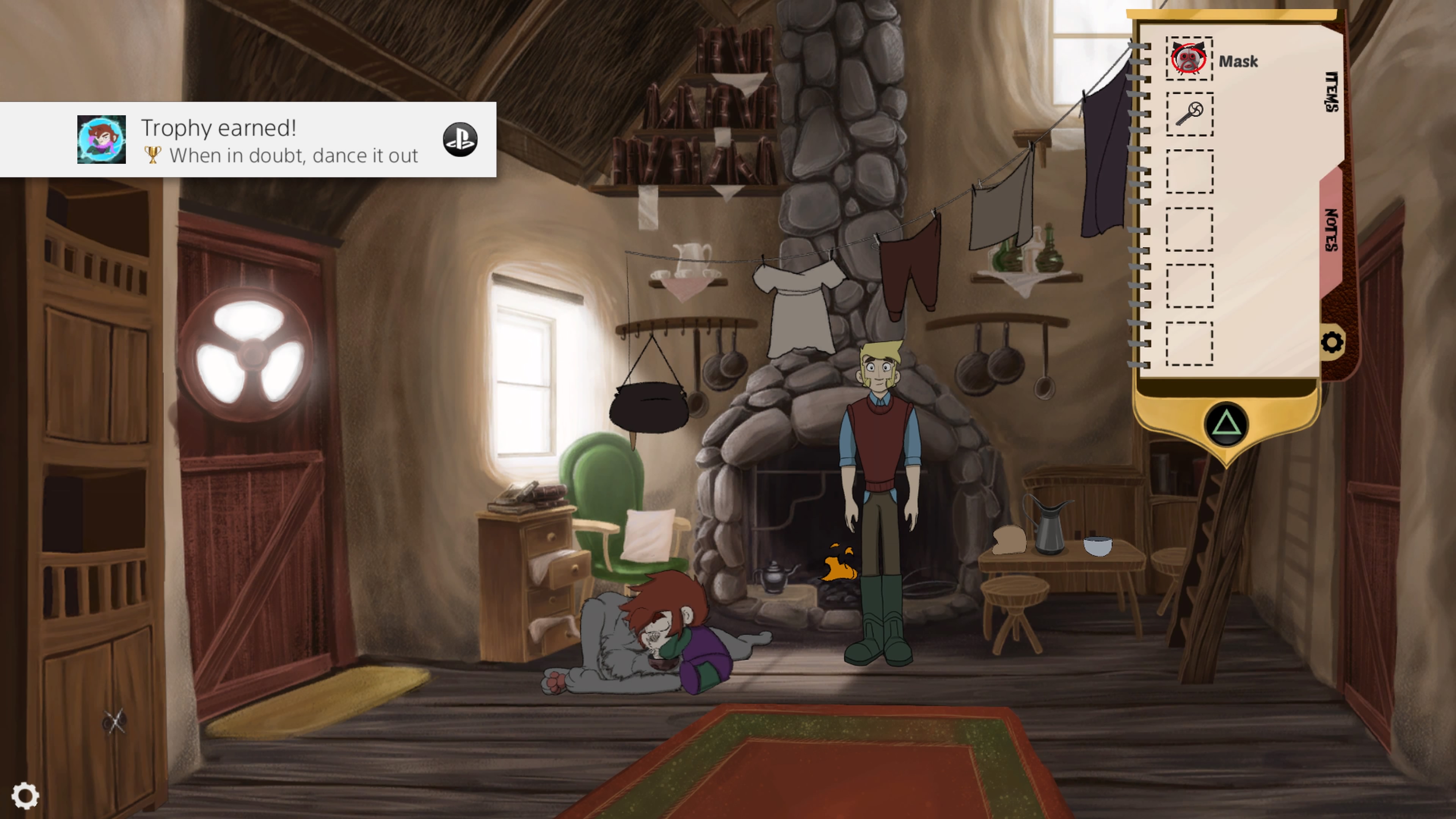Pick the key item slot
This screenshot has width=1456, height=819.
click(x=1189, y=114)
